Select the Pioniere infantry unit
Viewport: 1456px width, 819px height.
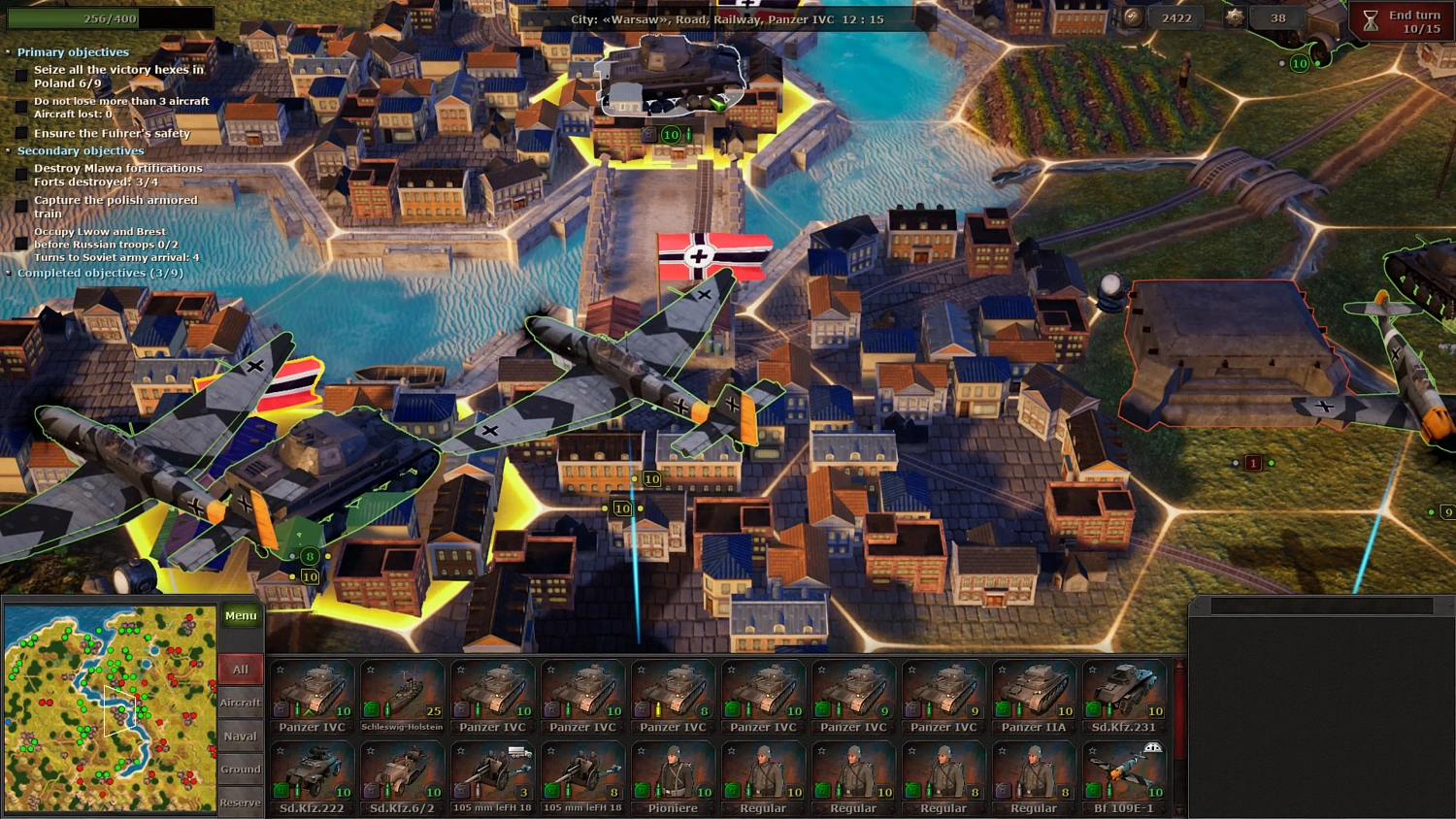[x=673, y=771]
